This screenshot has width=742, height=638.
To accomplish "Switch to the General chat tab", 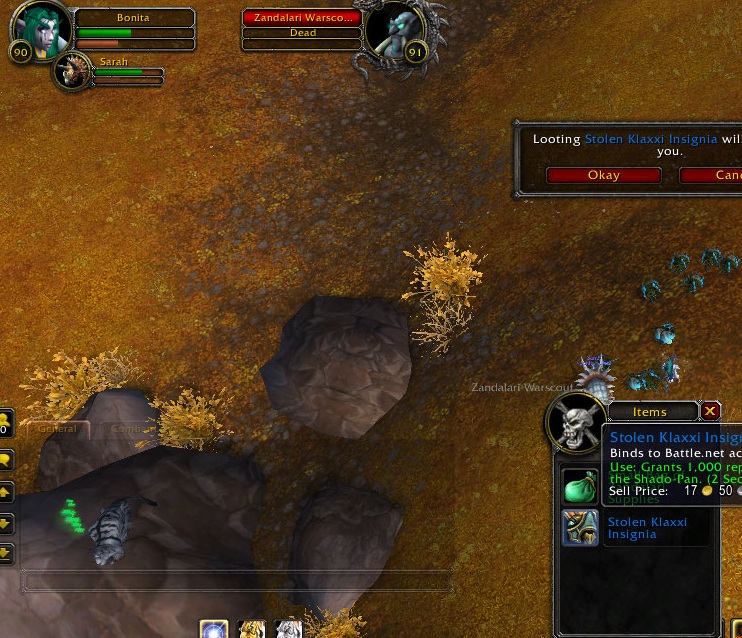I will [57, 429].
